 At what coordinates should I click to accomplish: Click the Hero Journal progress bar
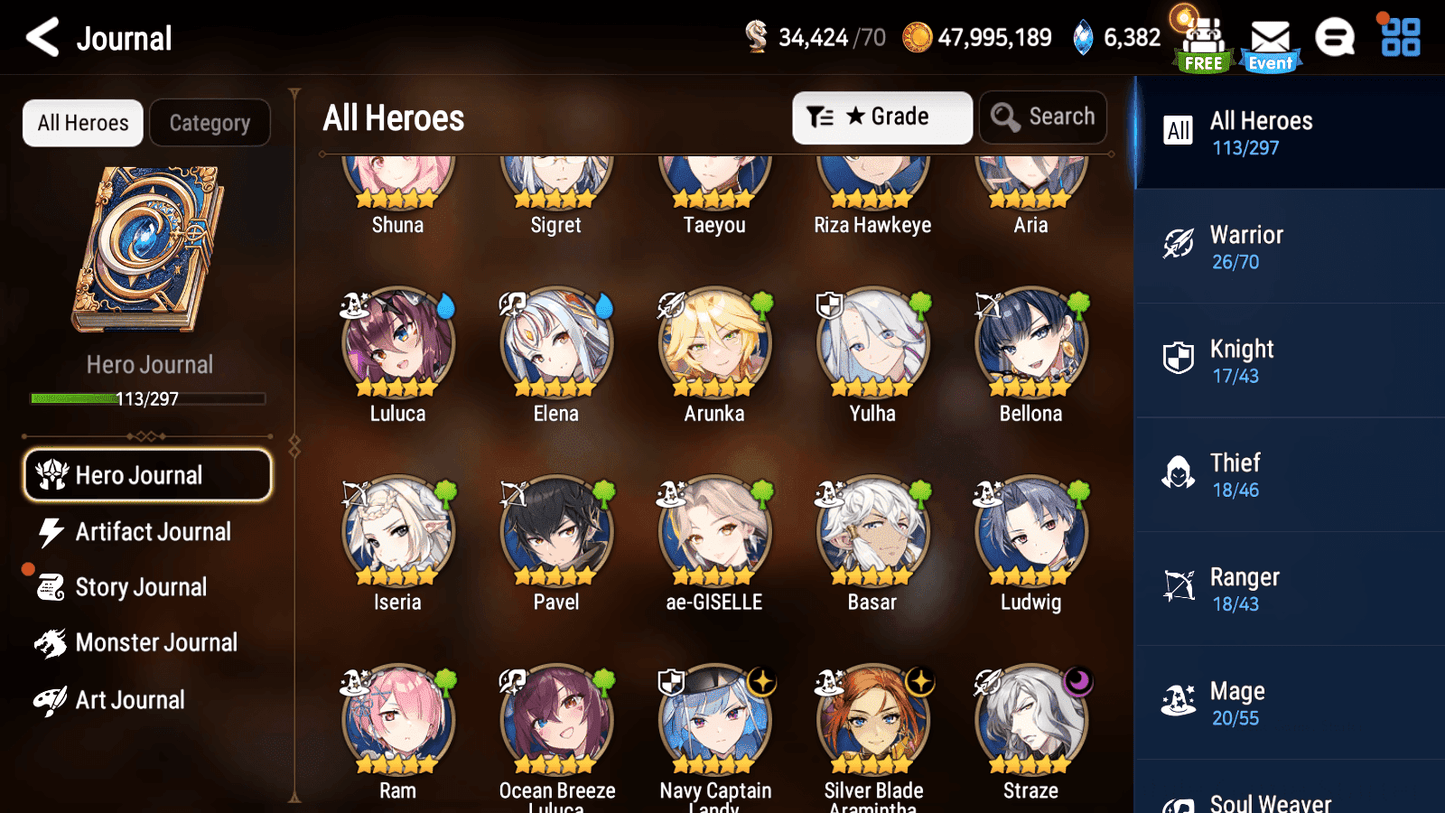(150, 398)
